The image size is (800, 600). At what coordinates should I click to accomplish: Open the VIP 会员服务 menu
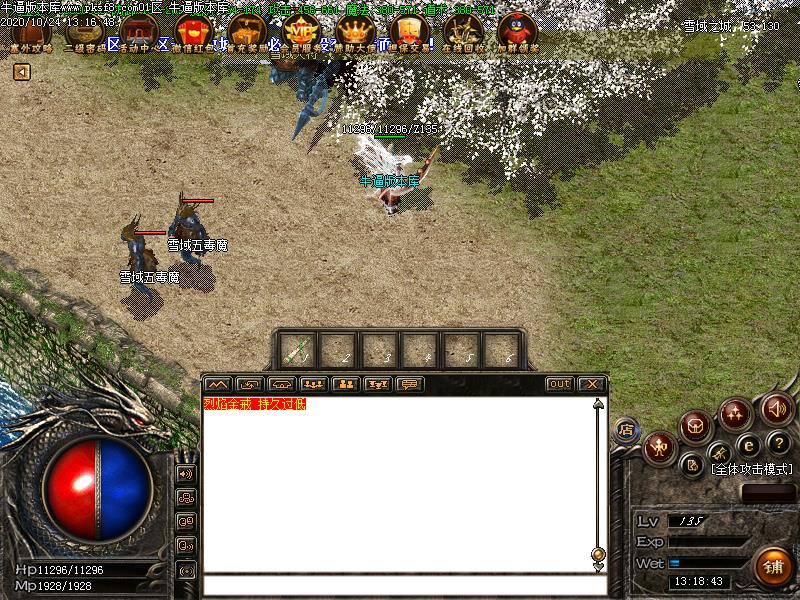pyautogui.click(x=300, y=31)
